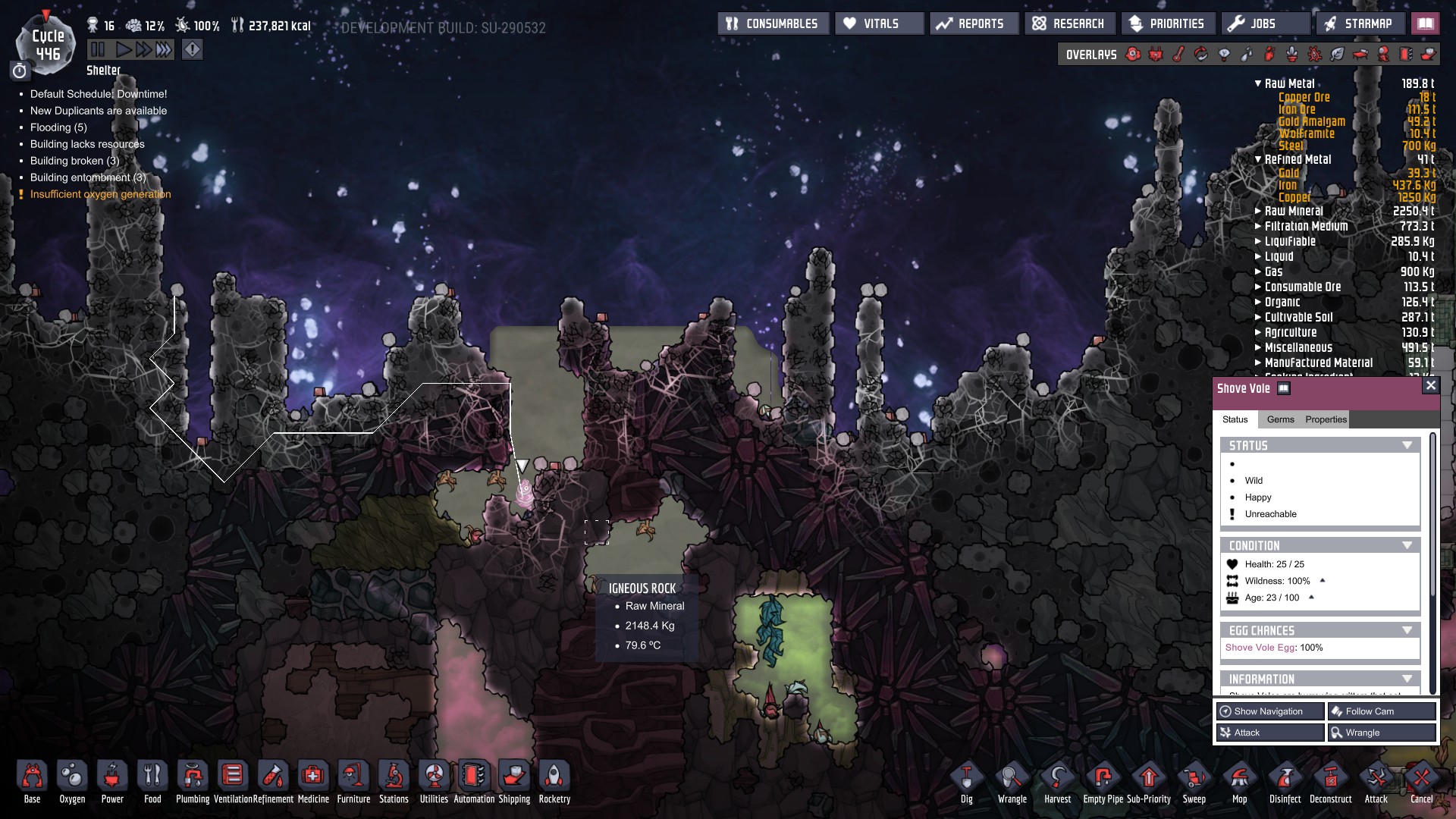Choose the Deconstruct tool
Screen dimensions: 1456x819
[x=1330, y=782]
